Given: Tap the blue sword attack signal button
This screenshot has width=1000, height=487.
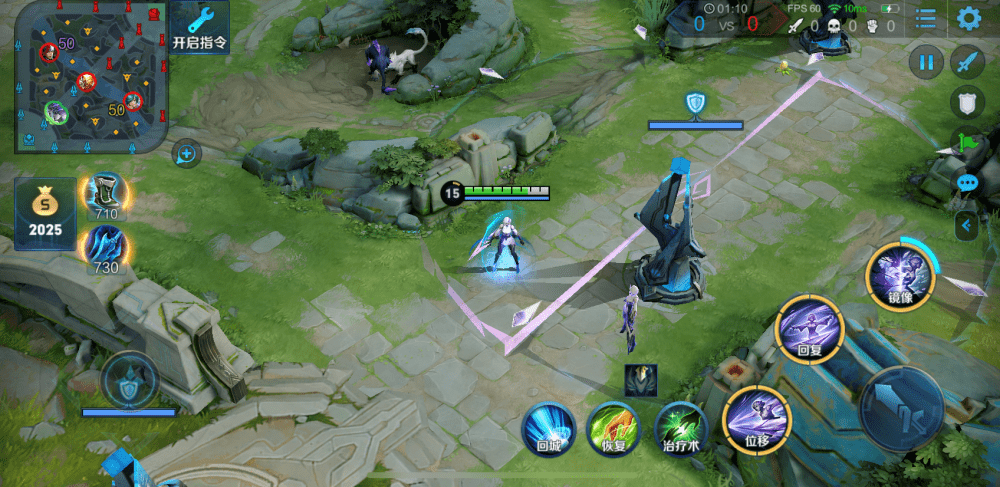Looking at the screenshot, I should click(x=967, y=62).
